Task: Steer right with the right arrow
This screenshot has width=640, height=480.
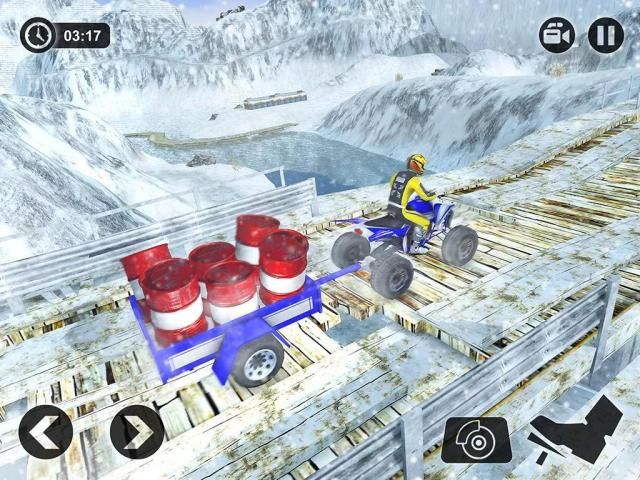Action: pyautogui.click(x=137, y=432)
